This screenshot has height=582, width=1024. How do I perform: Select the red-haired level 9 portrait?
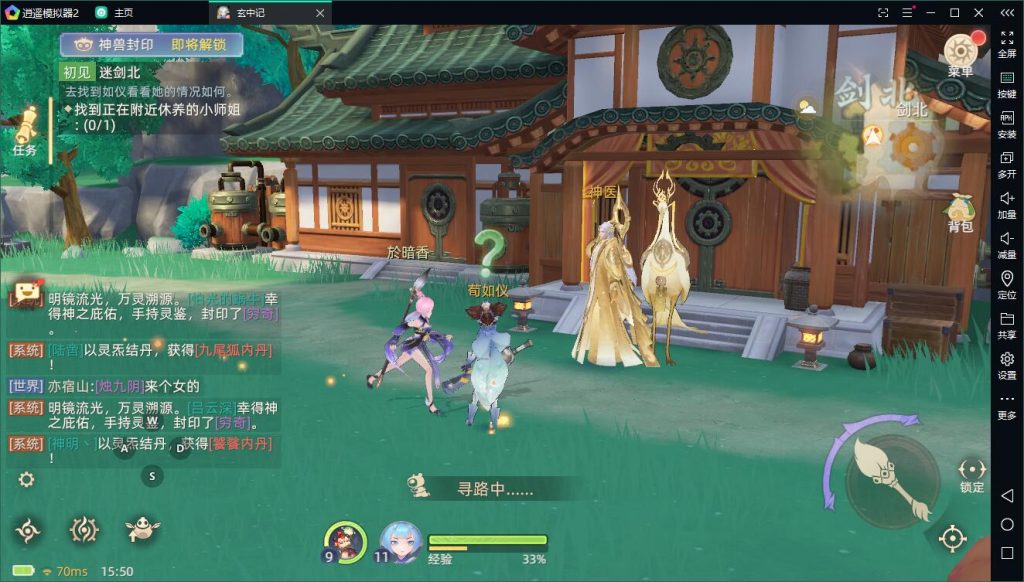click(345, 542)
